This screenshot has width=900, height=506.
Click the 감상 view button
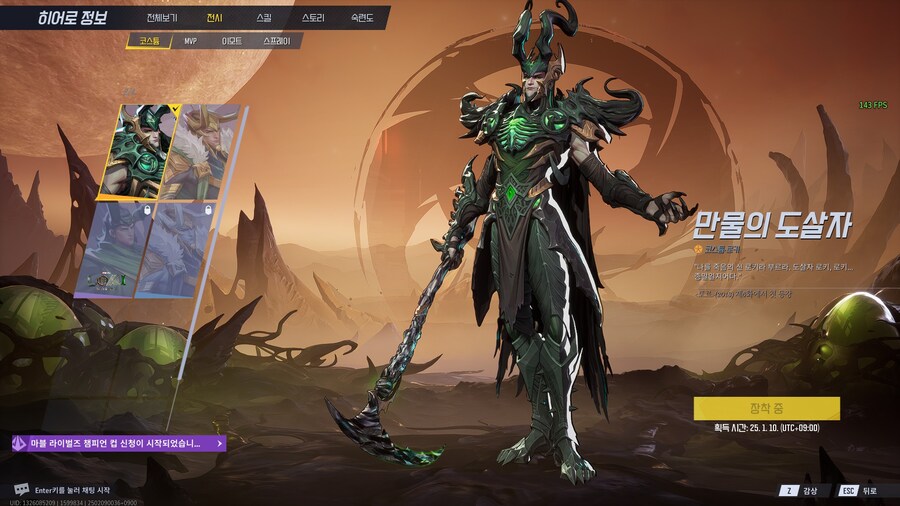point(800,490)
